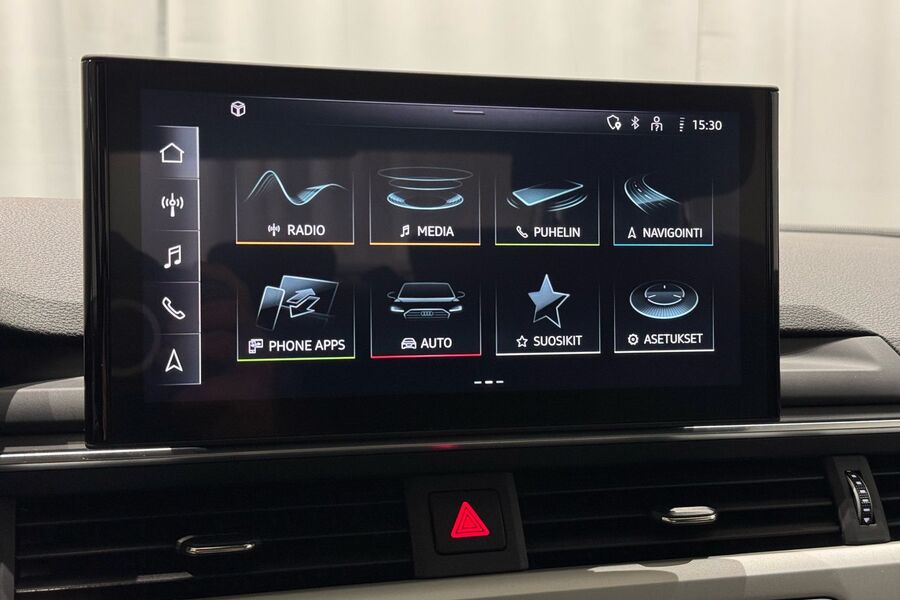This screenshot has width=900, height=600.
Task: Open the PUHELIN phone menu
Action: click(x=546, y=207)
